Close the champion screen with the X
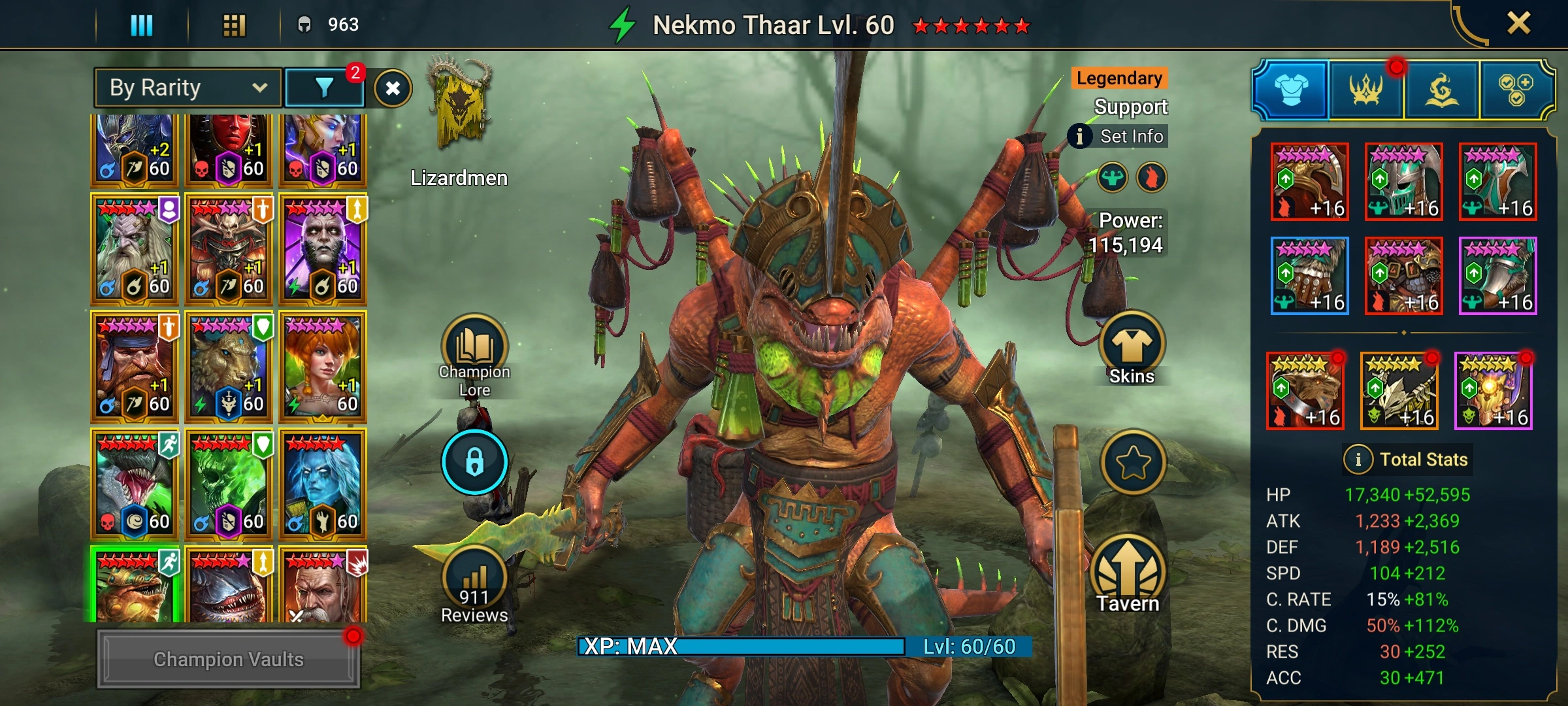This screenshot has width=1568, height=706. click(x=1518, y=24)
